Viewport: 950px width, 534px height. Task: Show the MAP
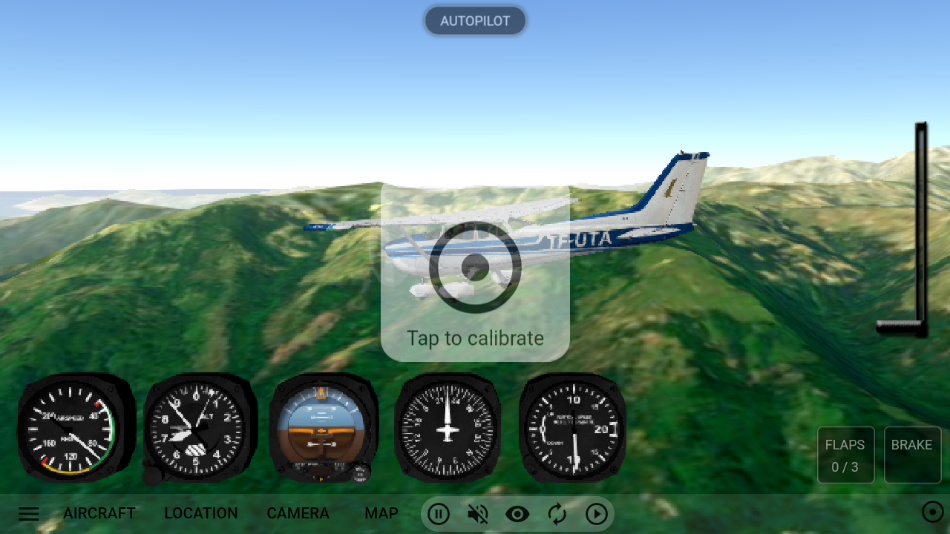tap(381, 513)
